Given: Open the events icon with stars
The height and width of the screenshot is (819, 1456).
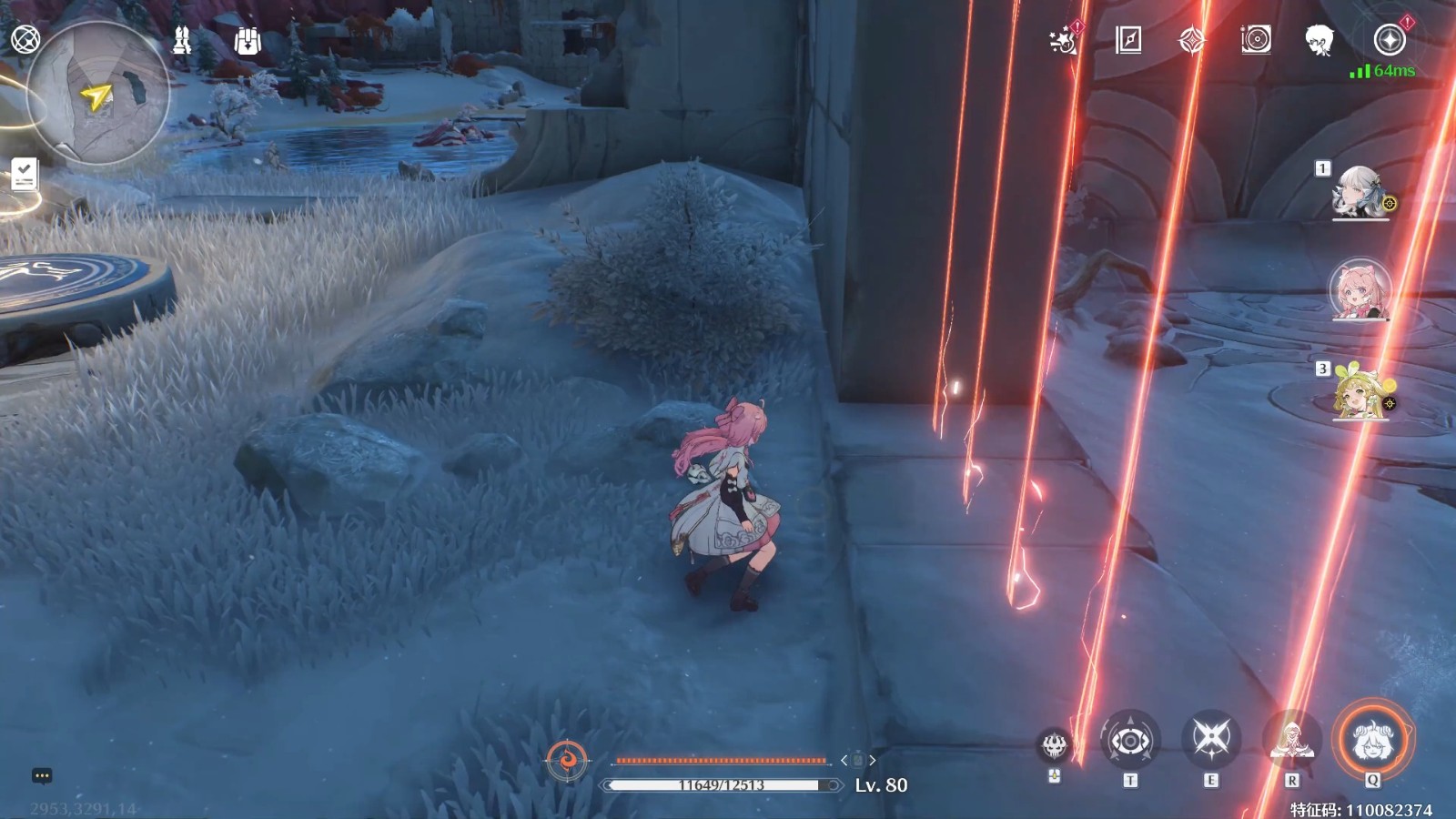Looking at the screenshot, I should [x=1063, y=40].
